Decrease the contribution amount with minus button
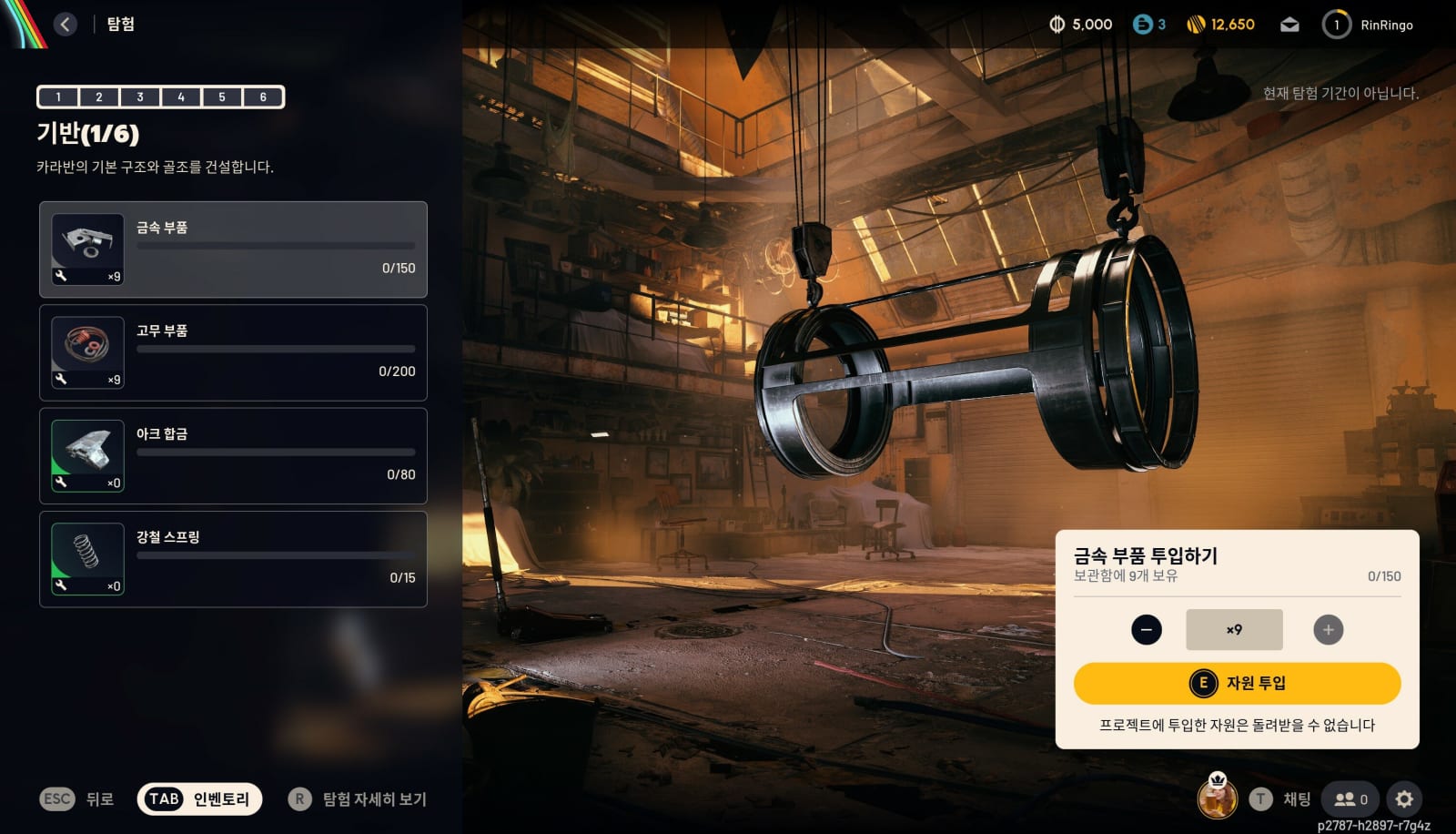Image resolution: width=1456 pixels, height=834 pixels. point(1146,630)
